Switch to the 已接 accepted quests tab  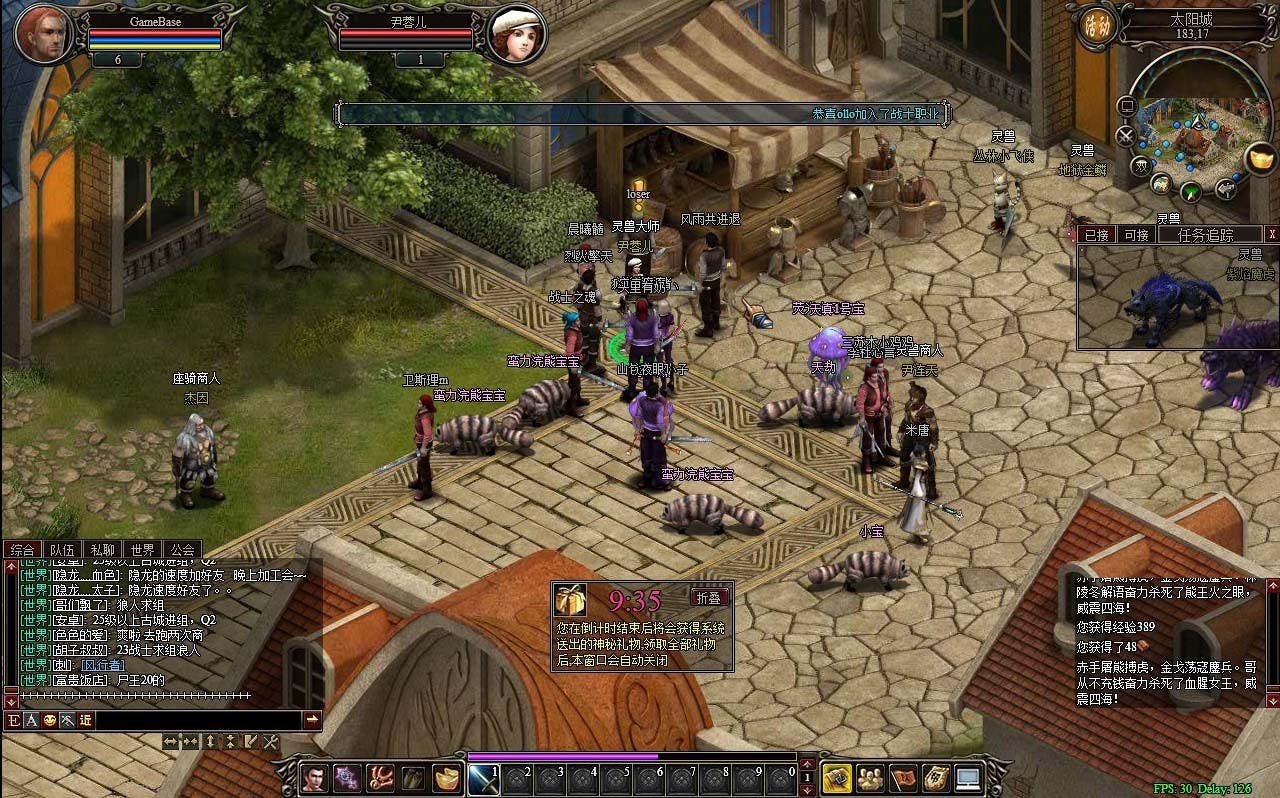tap(1097, 235)
